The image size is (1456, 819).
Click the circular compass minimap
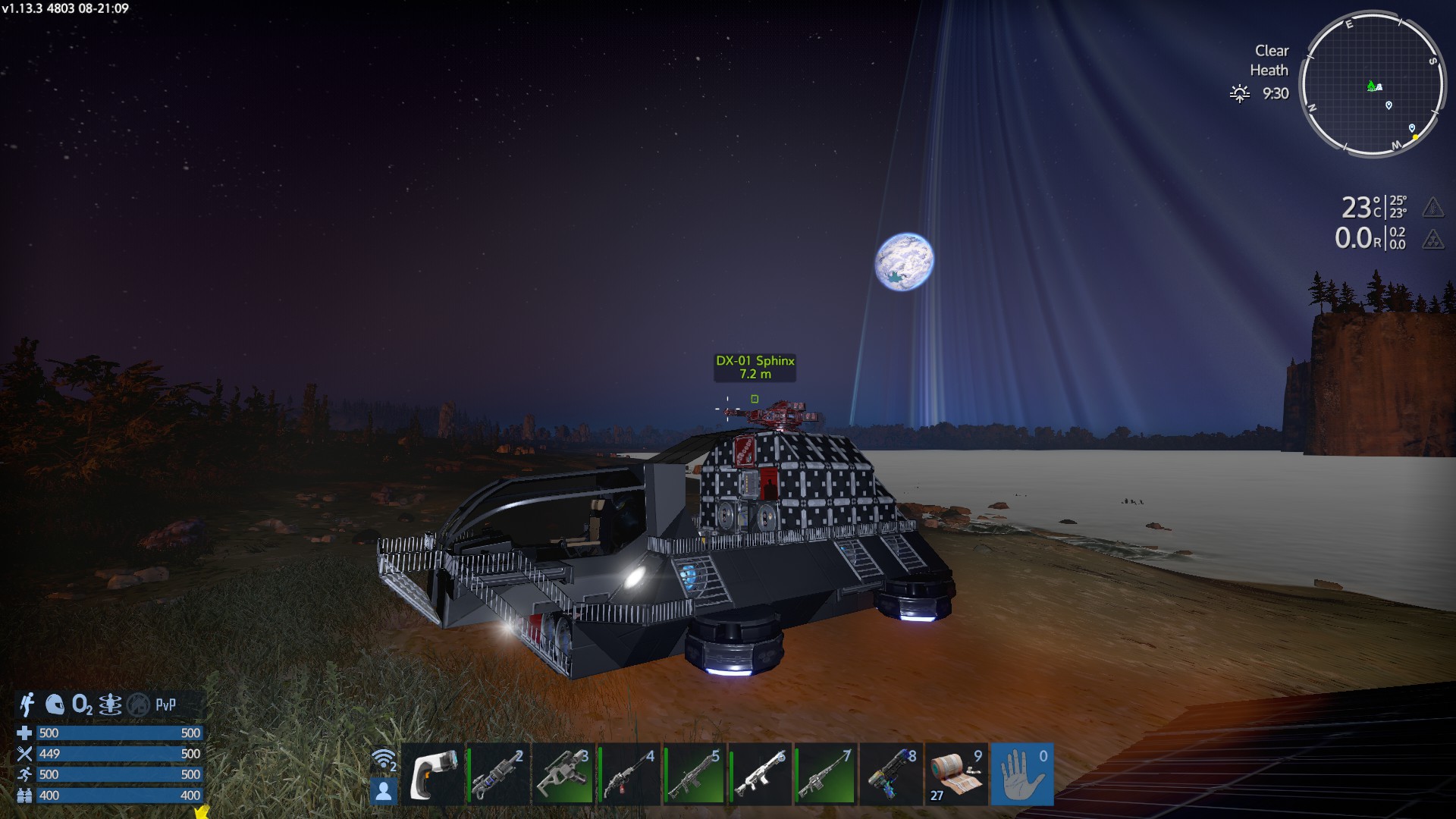tap(1372, 85)
